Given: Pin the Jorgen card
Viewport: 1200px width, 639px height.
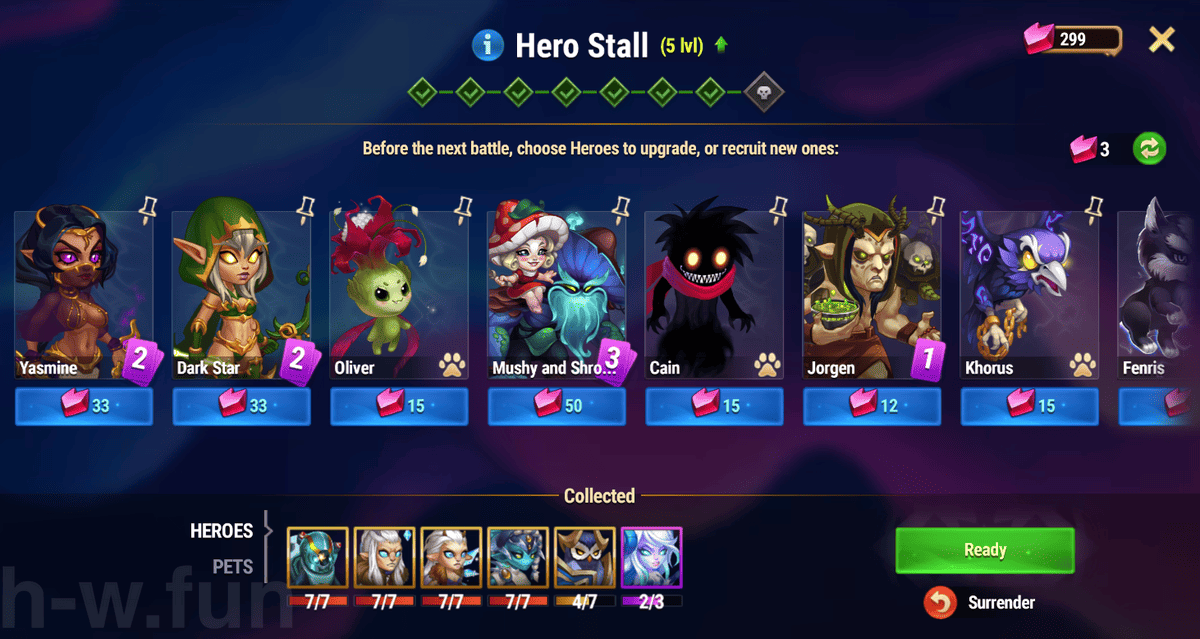Looking at the screenshot, I should pos(937,208).
